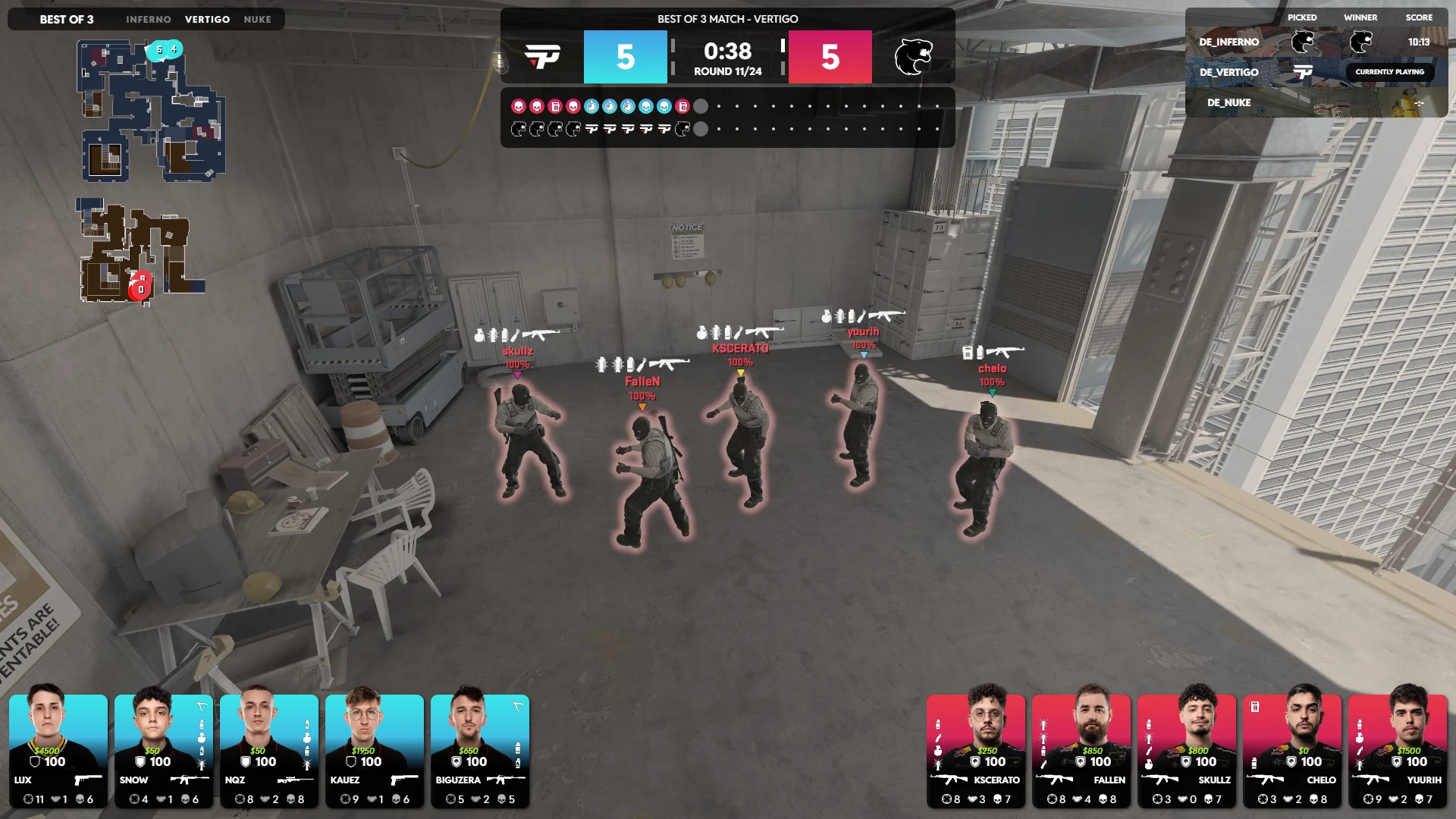Click the panther team logo by the score
1456x819 pixels.
[x=913, y=57]
